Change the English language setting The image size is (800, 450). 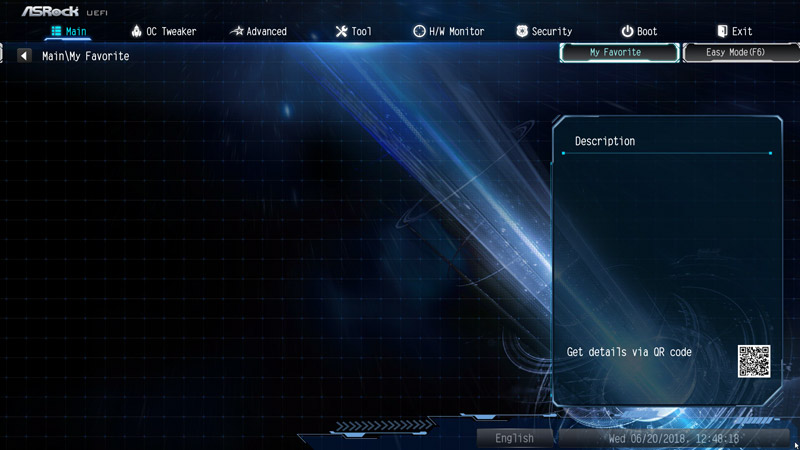point(514,438)
